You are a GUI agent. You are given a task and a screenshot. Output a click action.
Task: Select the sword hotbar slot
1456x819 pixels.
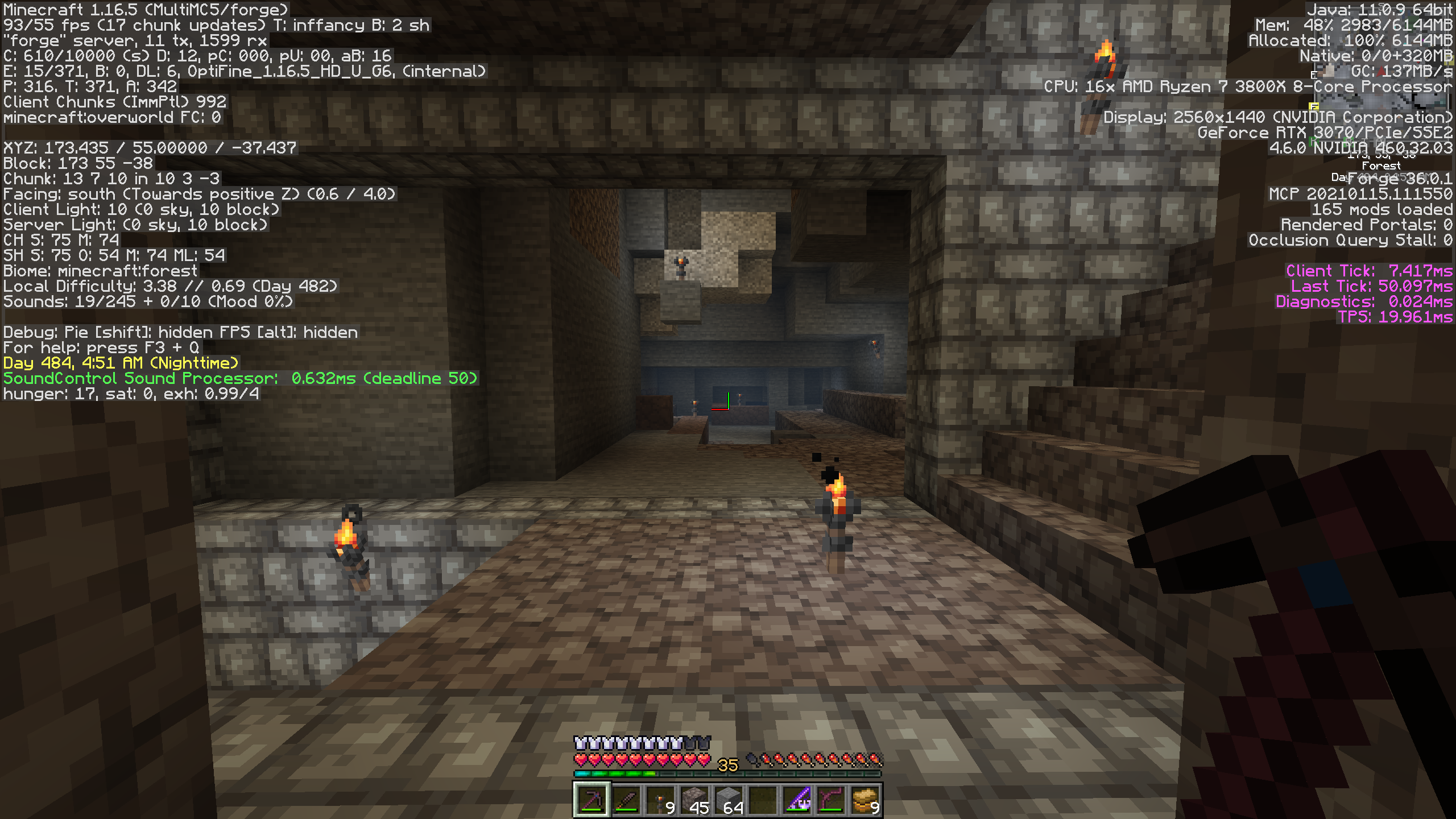626,800
